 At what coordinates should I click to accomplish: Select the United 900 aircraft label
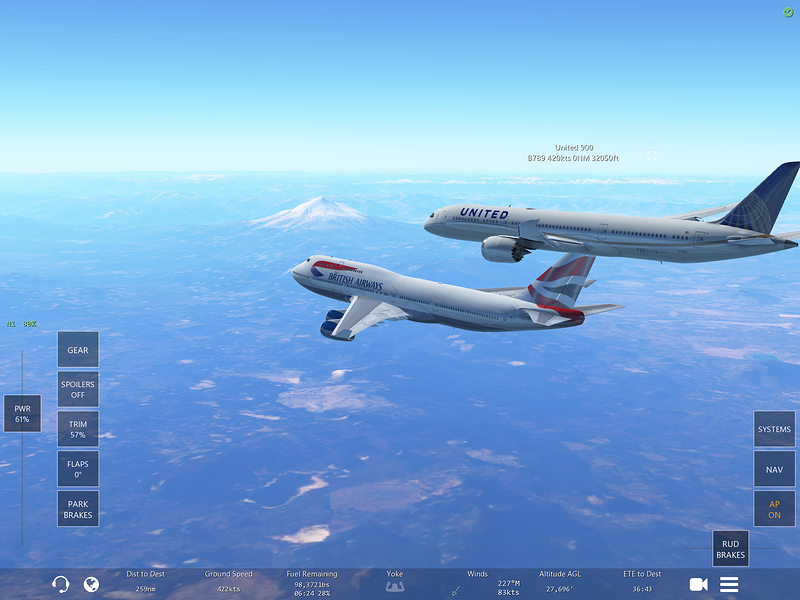coord(574,153)
